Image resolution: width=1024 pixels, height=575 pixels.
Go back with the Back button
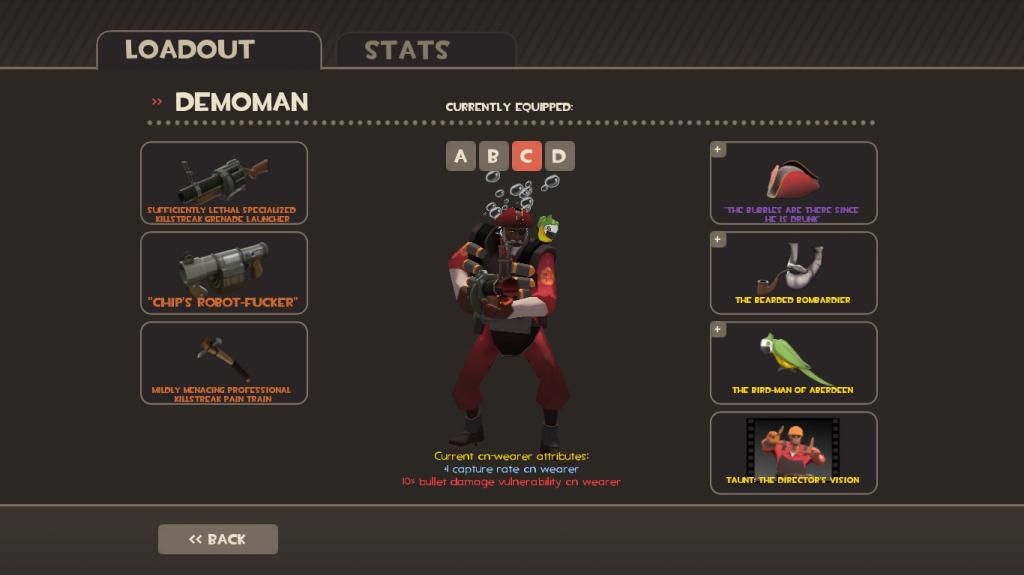point(218,539)
